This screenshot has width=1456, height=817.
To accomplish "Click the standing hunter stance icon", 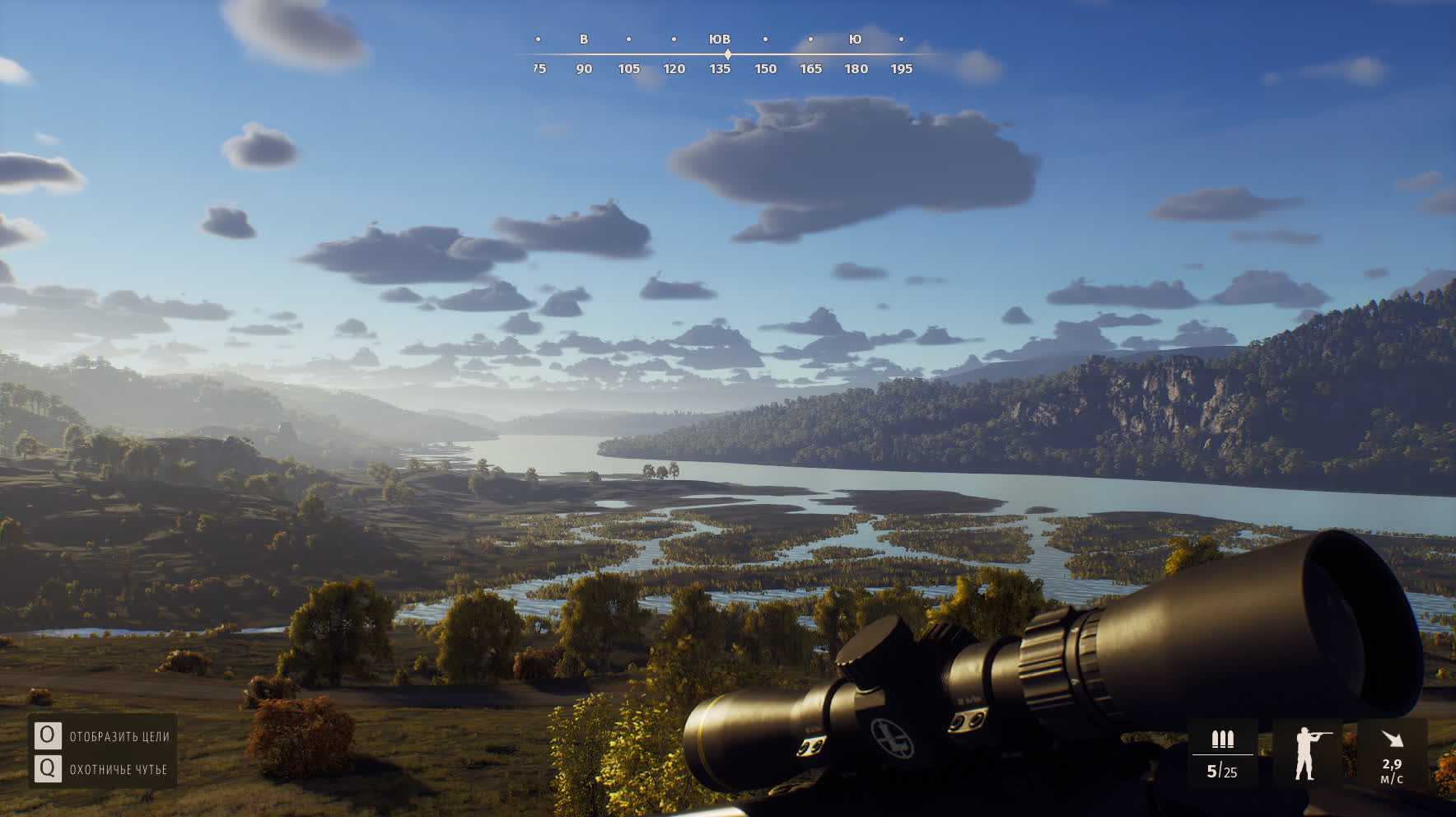I will [x=1306, y=753].
